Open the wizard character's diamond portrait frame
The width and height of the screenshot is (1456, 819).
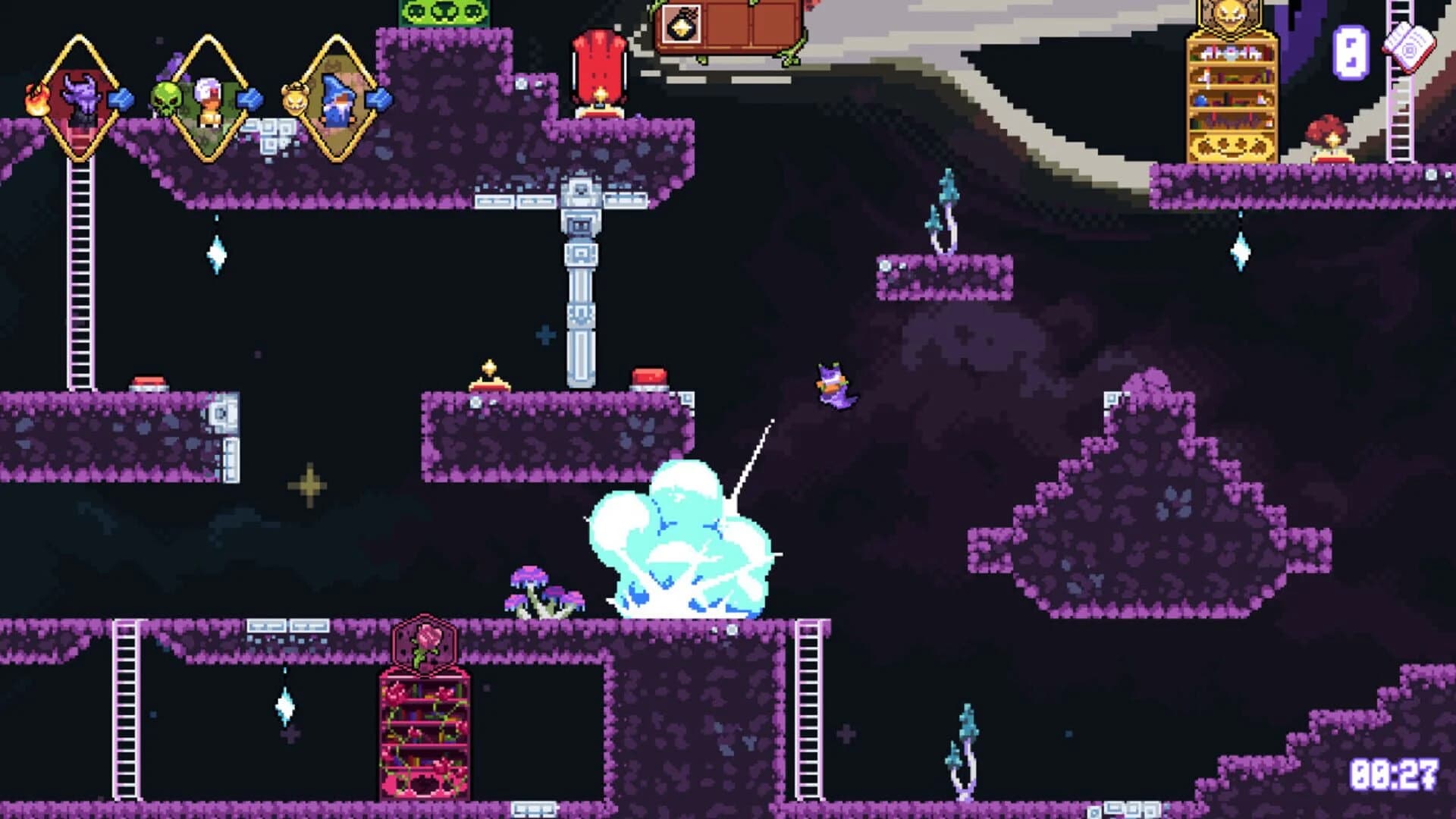click(339, 99)
